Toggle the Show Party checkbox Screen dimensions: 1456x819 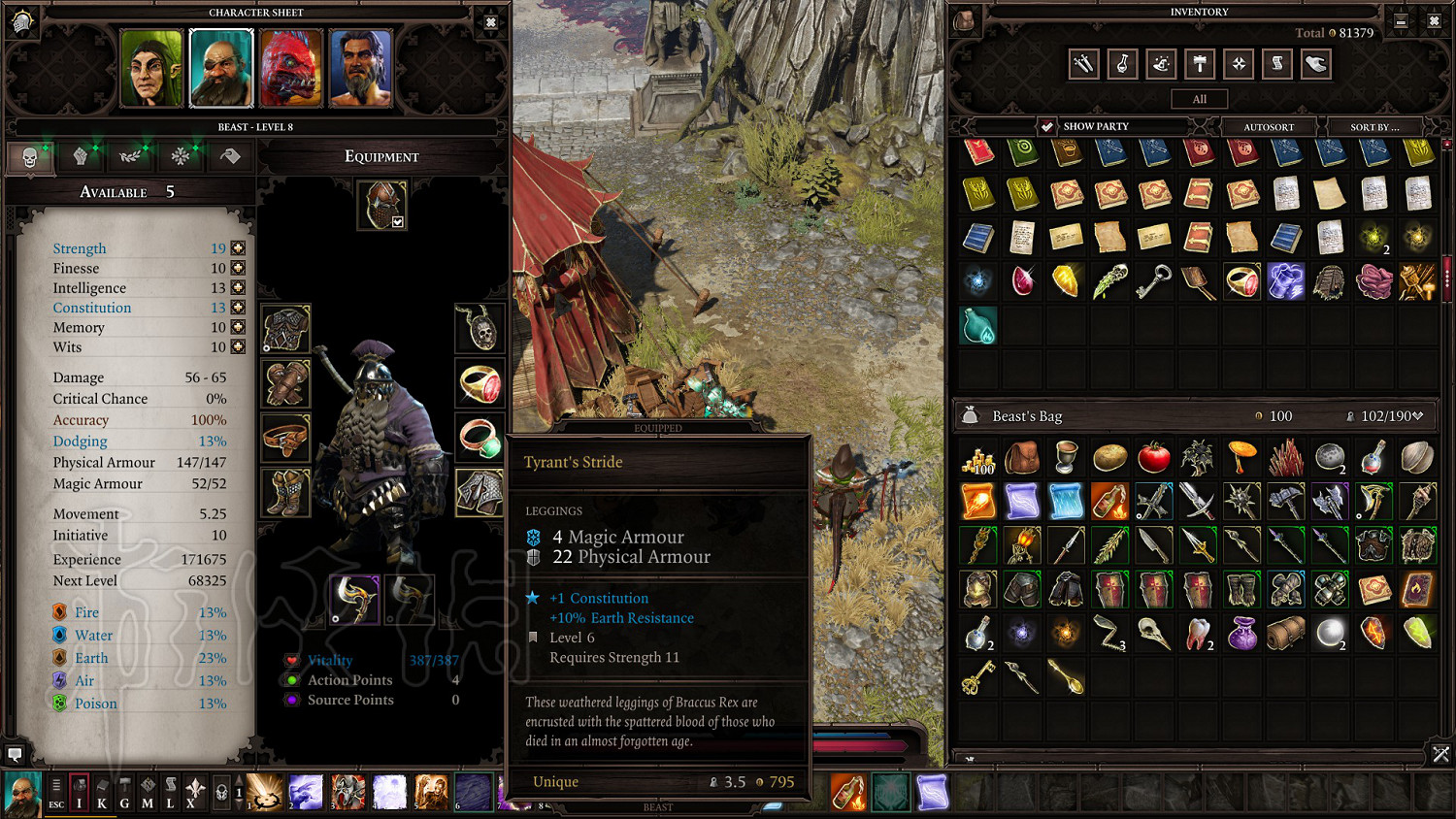pyautogui.click(x=1046, y=126)
